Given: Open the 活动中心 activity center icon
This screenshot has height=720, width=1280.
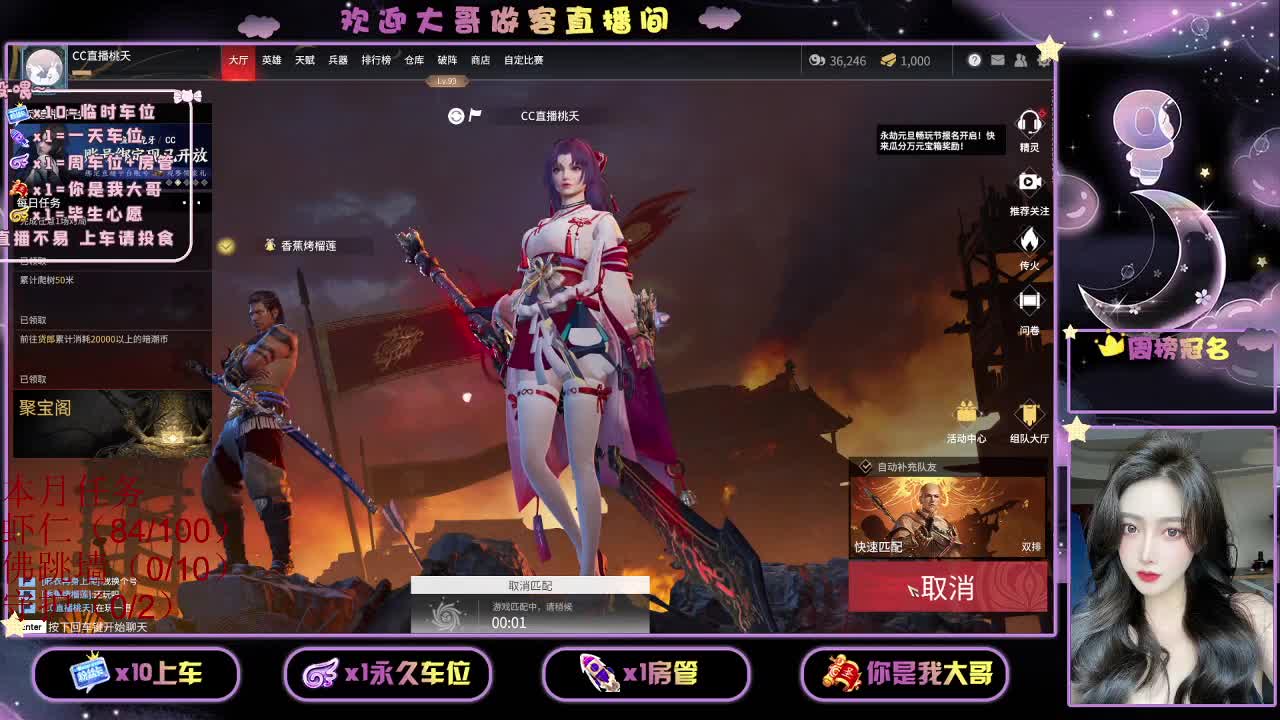Looking at the screenshot, I should pos(964,412).
